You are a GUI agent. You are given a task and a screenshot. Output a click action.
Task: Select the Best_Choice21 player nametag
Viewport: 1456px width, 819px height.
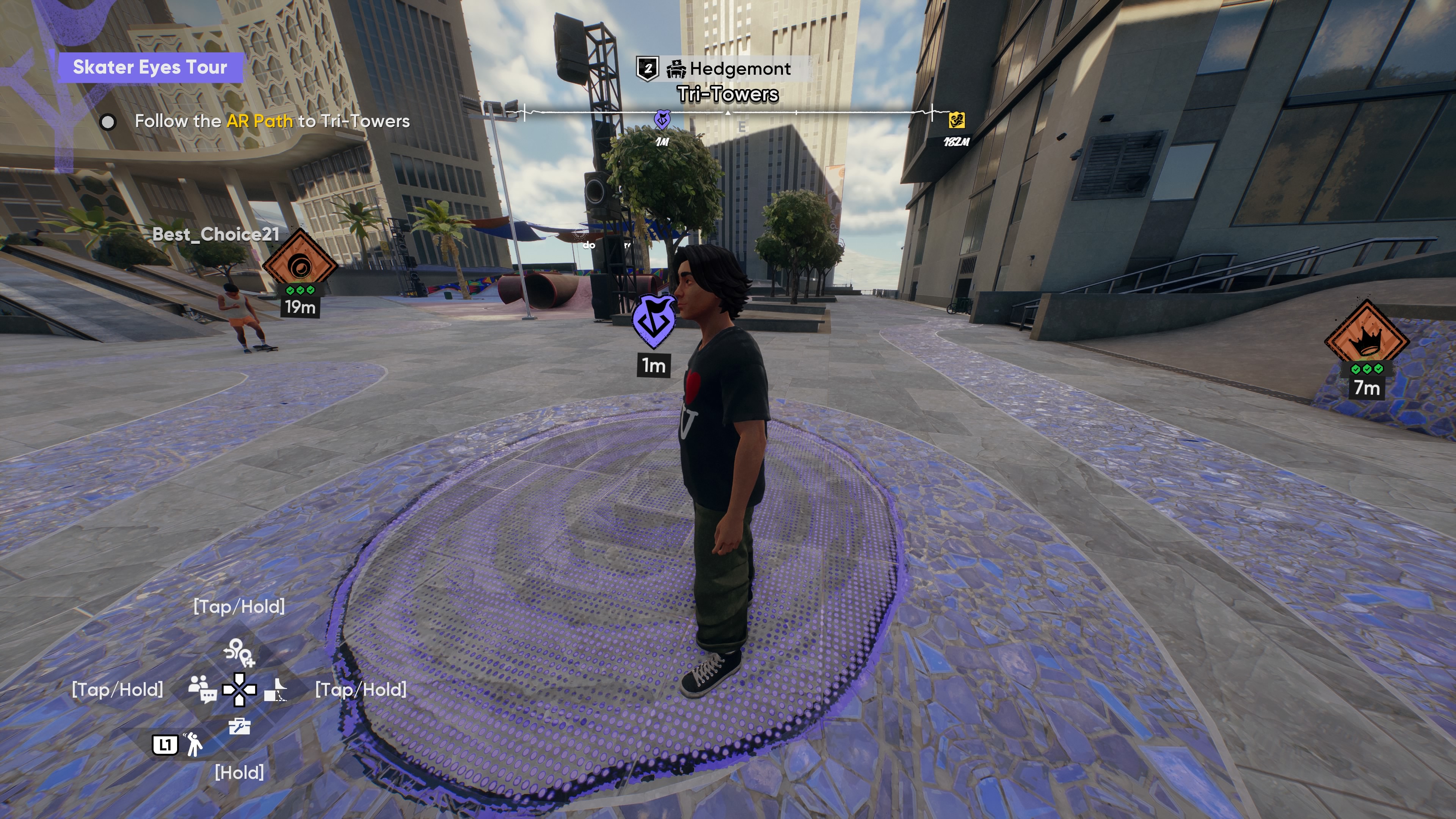[x=215, y=234]
